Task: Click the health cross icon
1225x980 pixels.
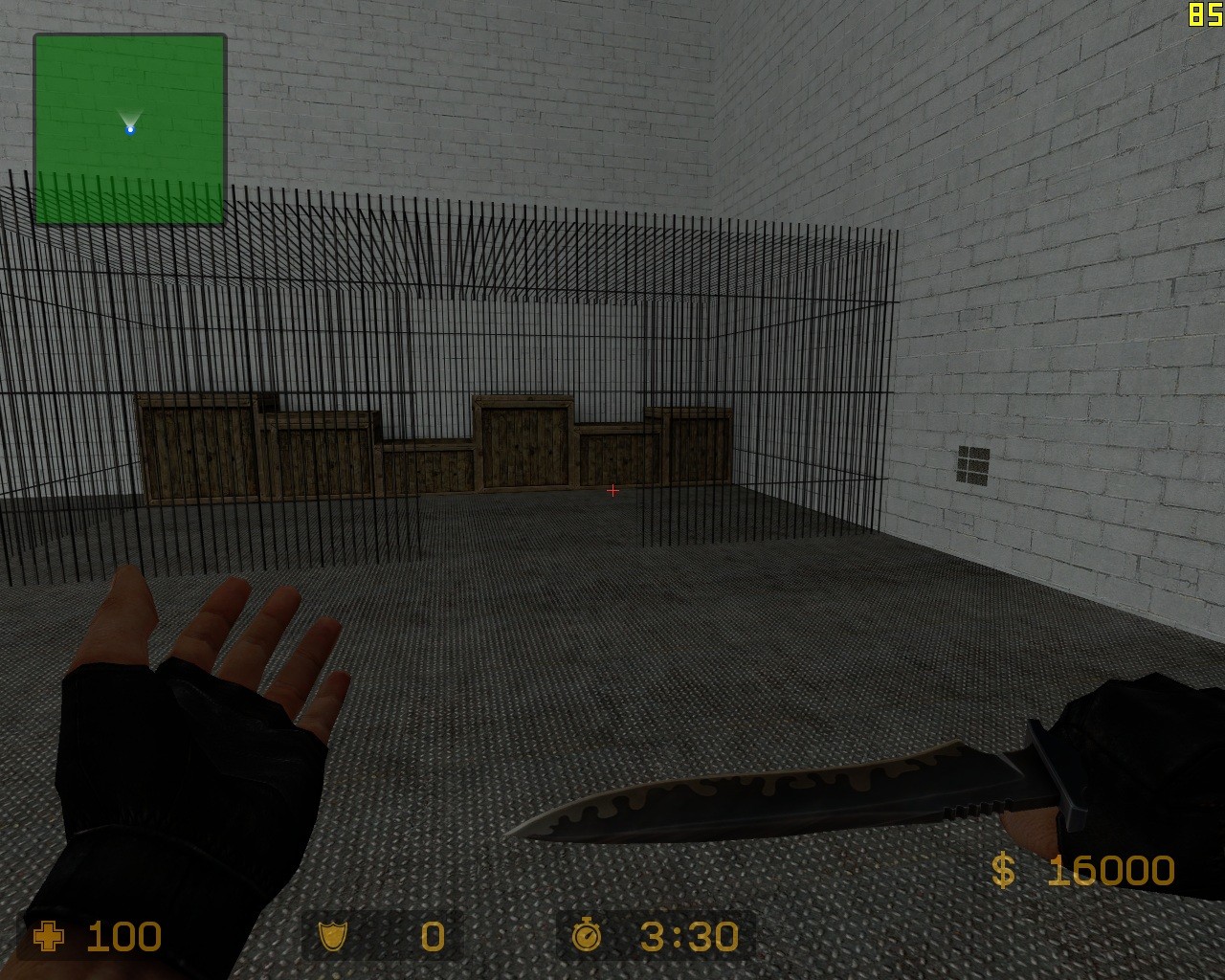Action: pyautogui.click(x=47, y=938)
